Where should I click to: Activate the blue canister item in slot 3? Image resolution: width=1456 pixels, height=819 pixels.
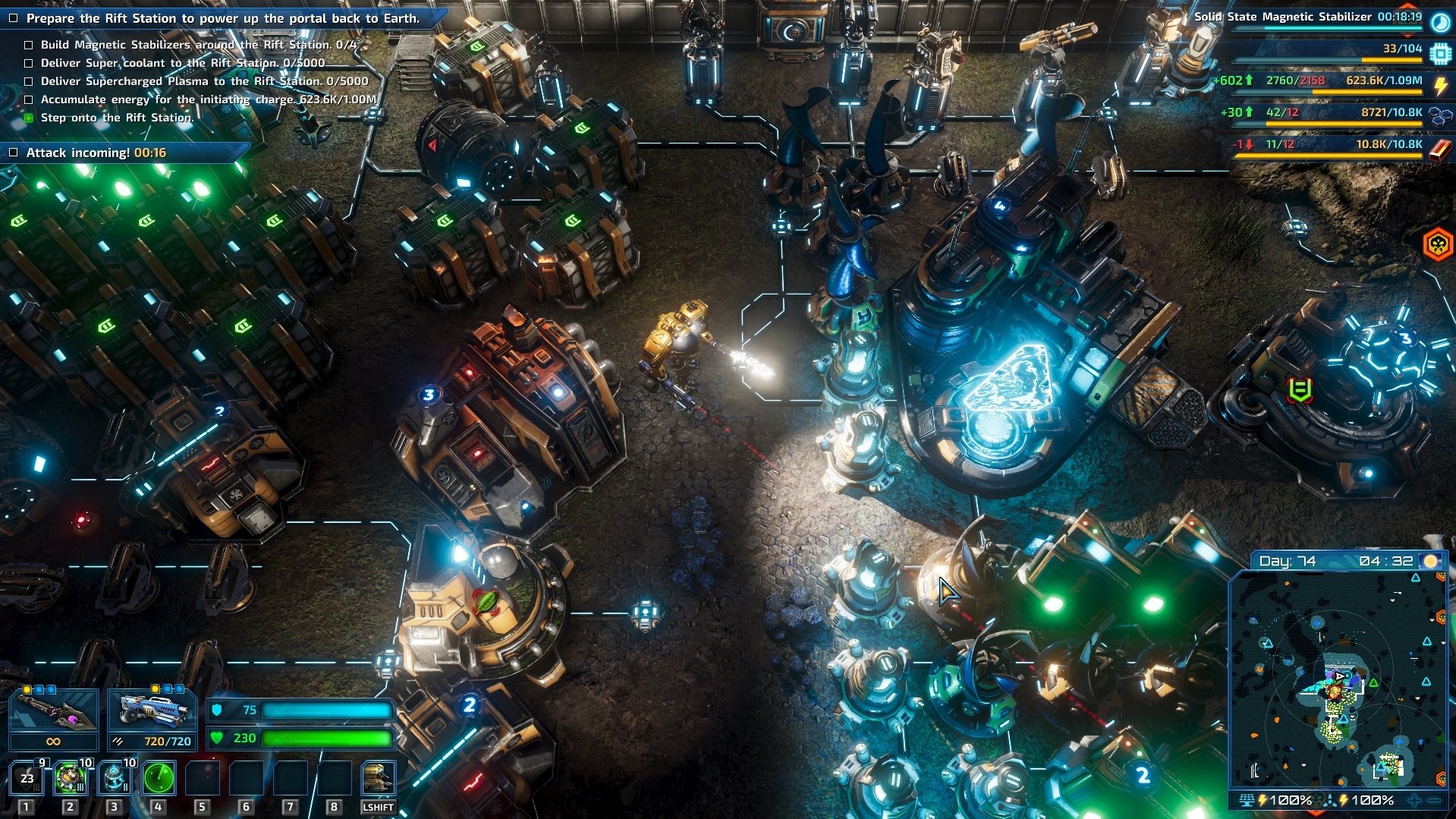115,778
